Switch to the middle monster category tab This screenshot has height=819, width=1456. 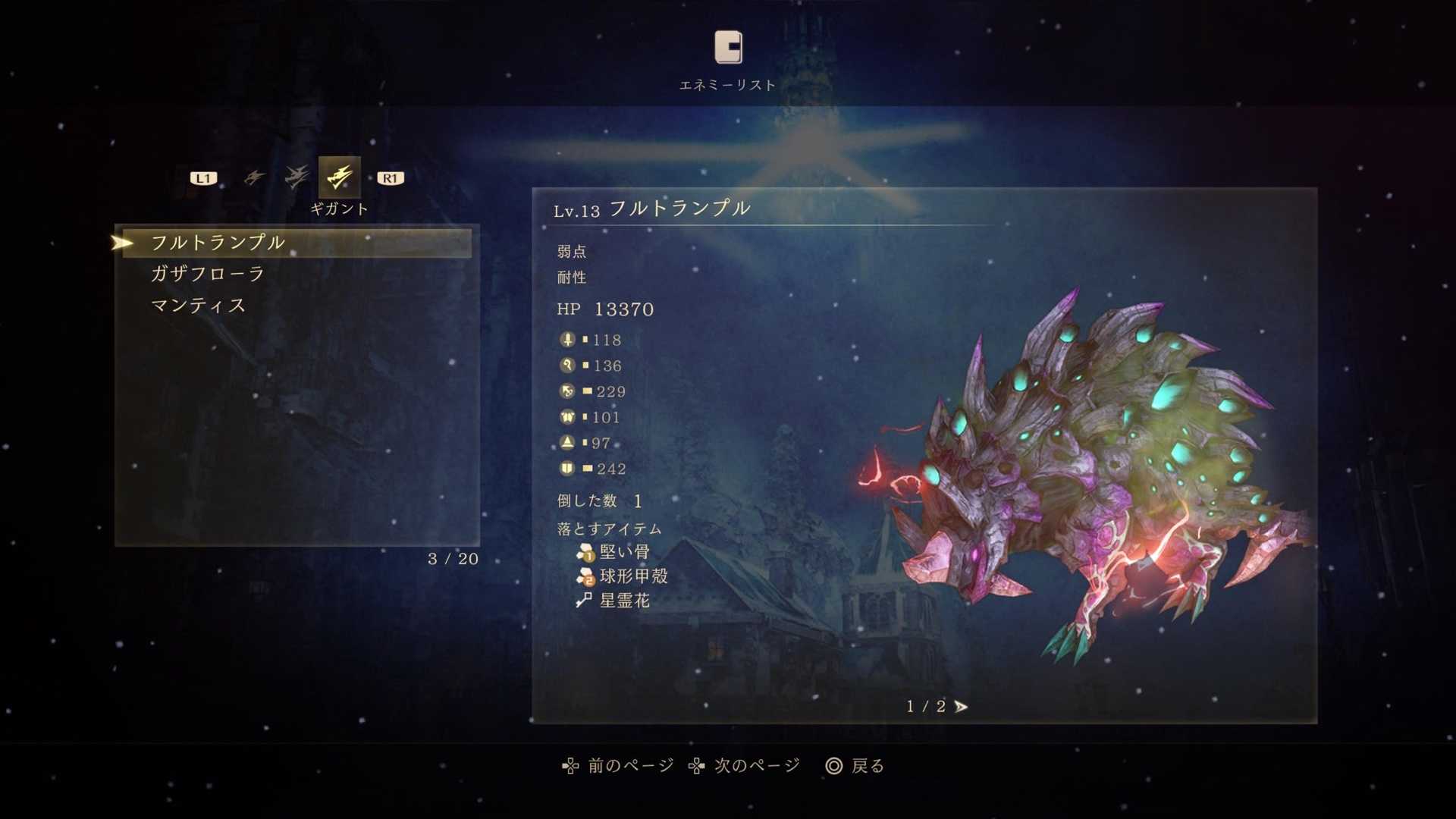click(x=297, y=177)
